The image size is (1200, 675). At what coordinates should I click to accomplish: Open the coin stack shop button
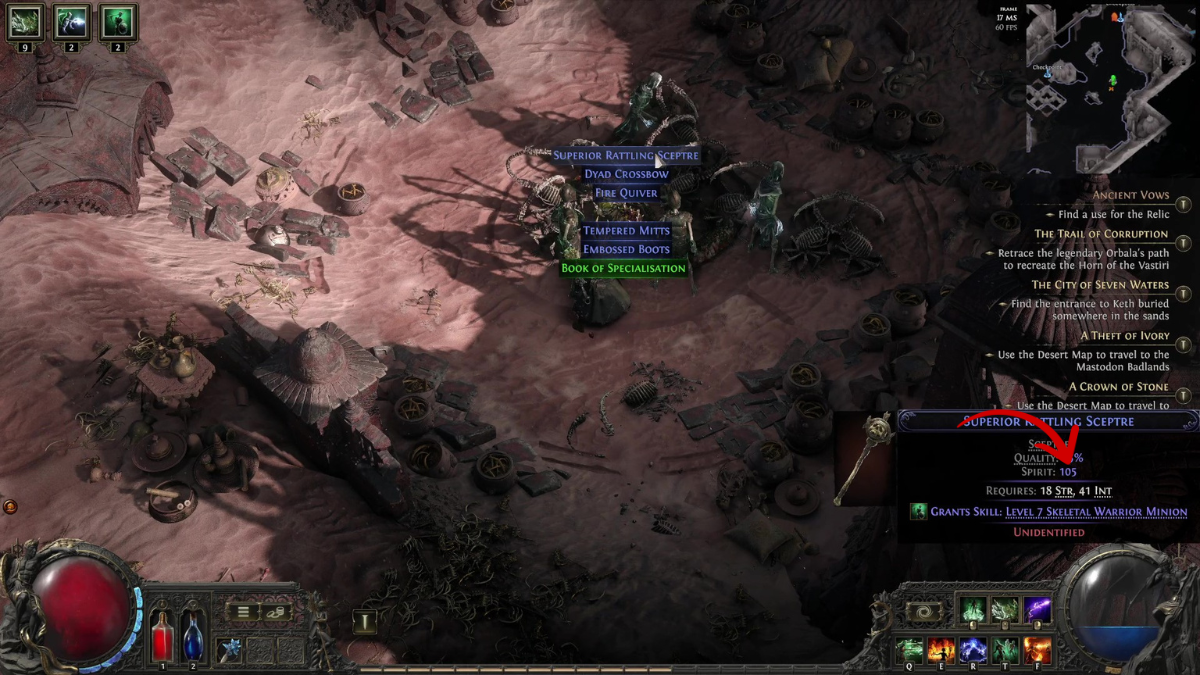277,611
